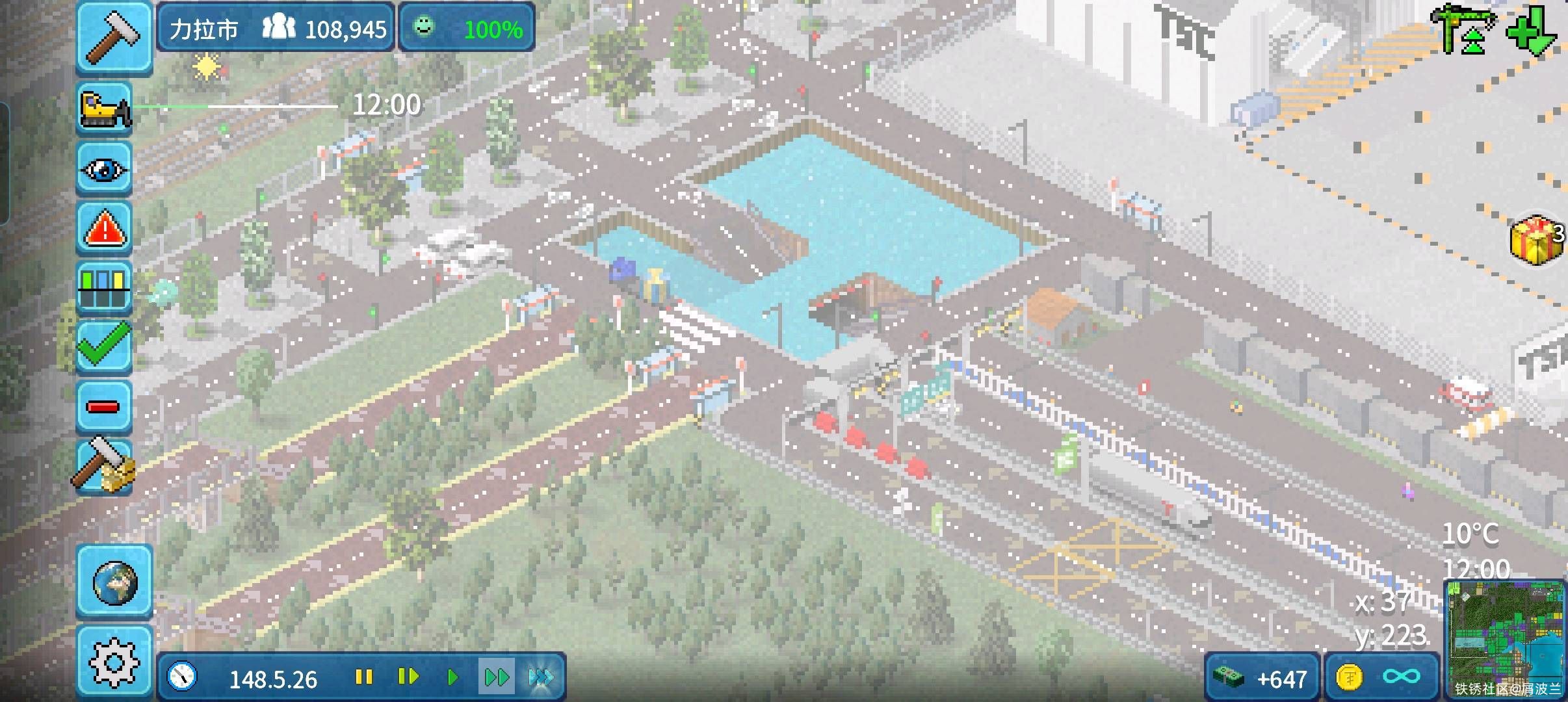
Task: Open the hammer and bricks tool
Action: tap(104, 465)
